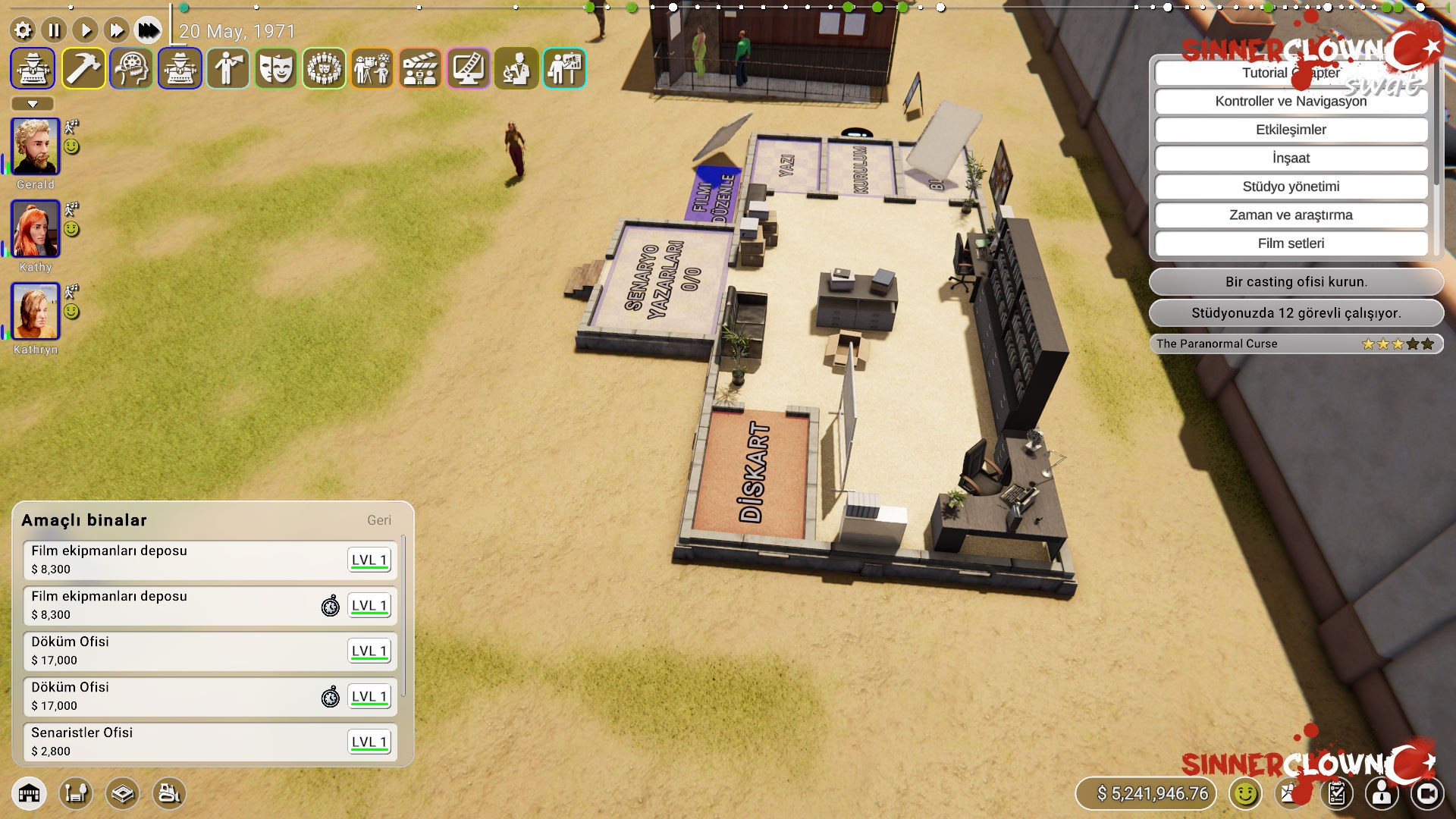Select Gerald's portrait
The height and width of the screenshot is (819, 1456).
click(35, 146)
